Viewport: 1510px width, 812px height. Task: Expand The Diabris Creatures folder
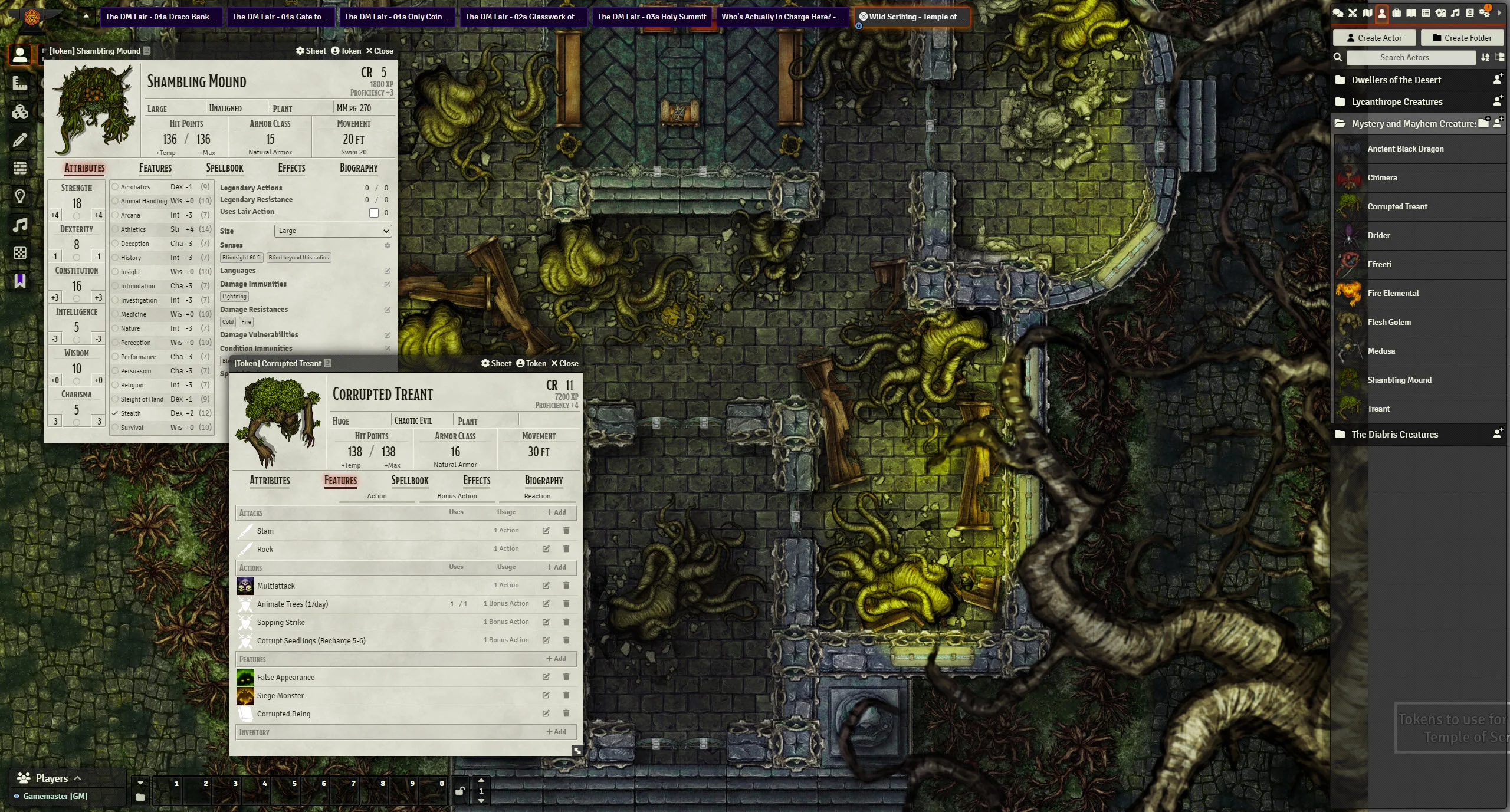click(x=1394, y=434)
